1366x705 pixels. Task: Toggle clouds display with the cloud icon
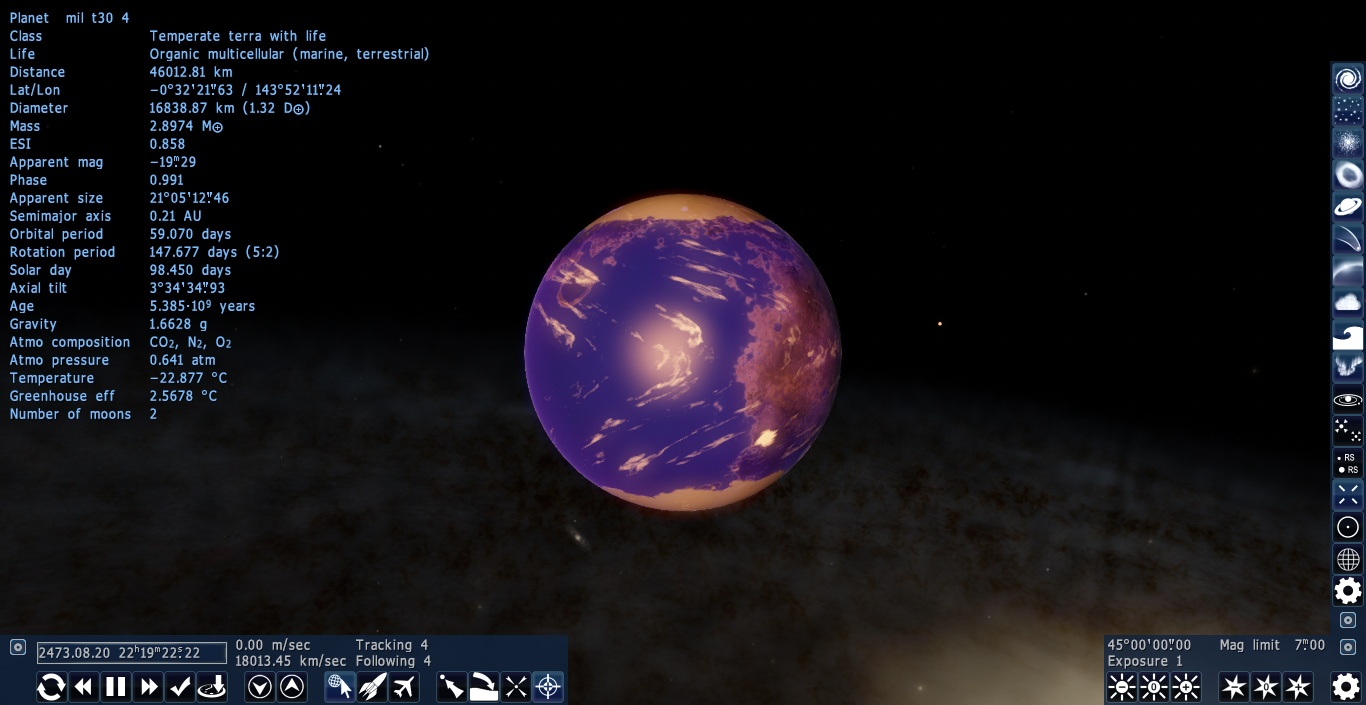[1348, 302]
